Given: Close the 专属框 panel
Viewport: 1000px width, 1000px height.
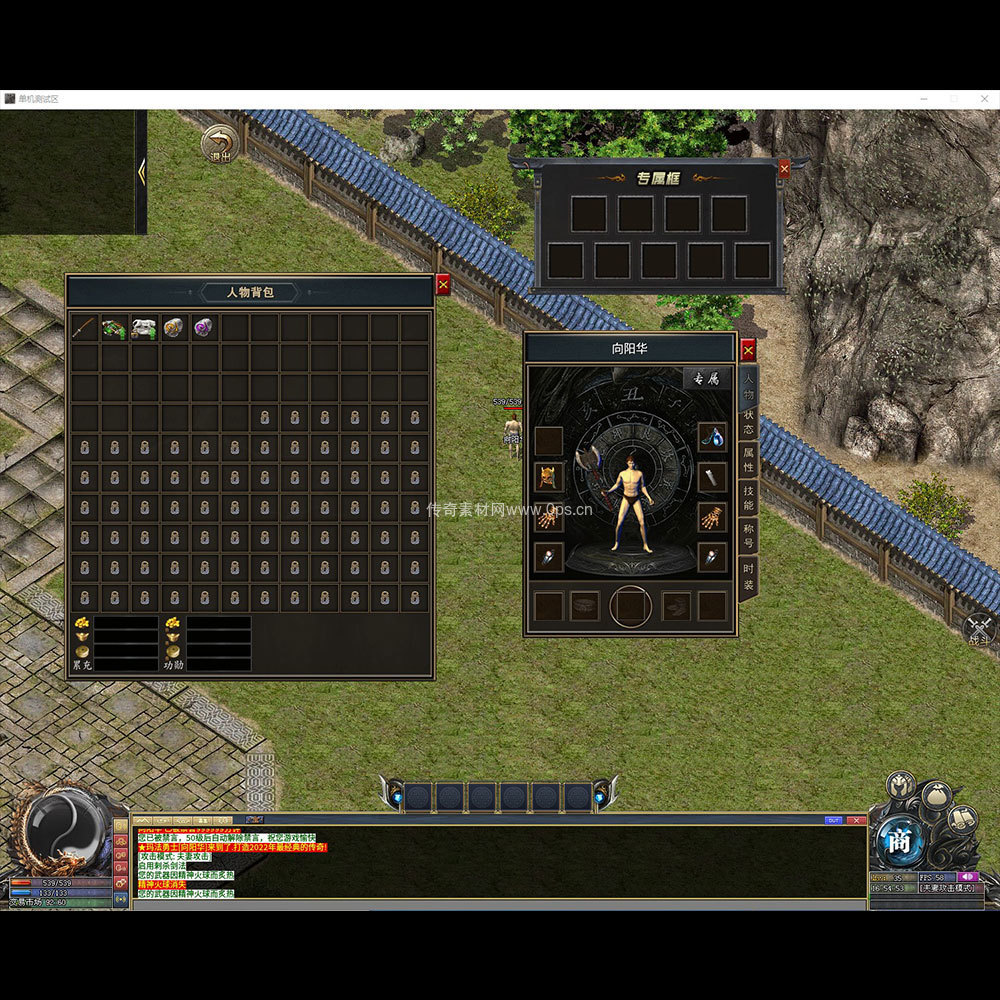Looking at the screenshot, I should click(784, 169).
